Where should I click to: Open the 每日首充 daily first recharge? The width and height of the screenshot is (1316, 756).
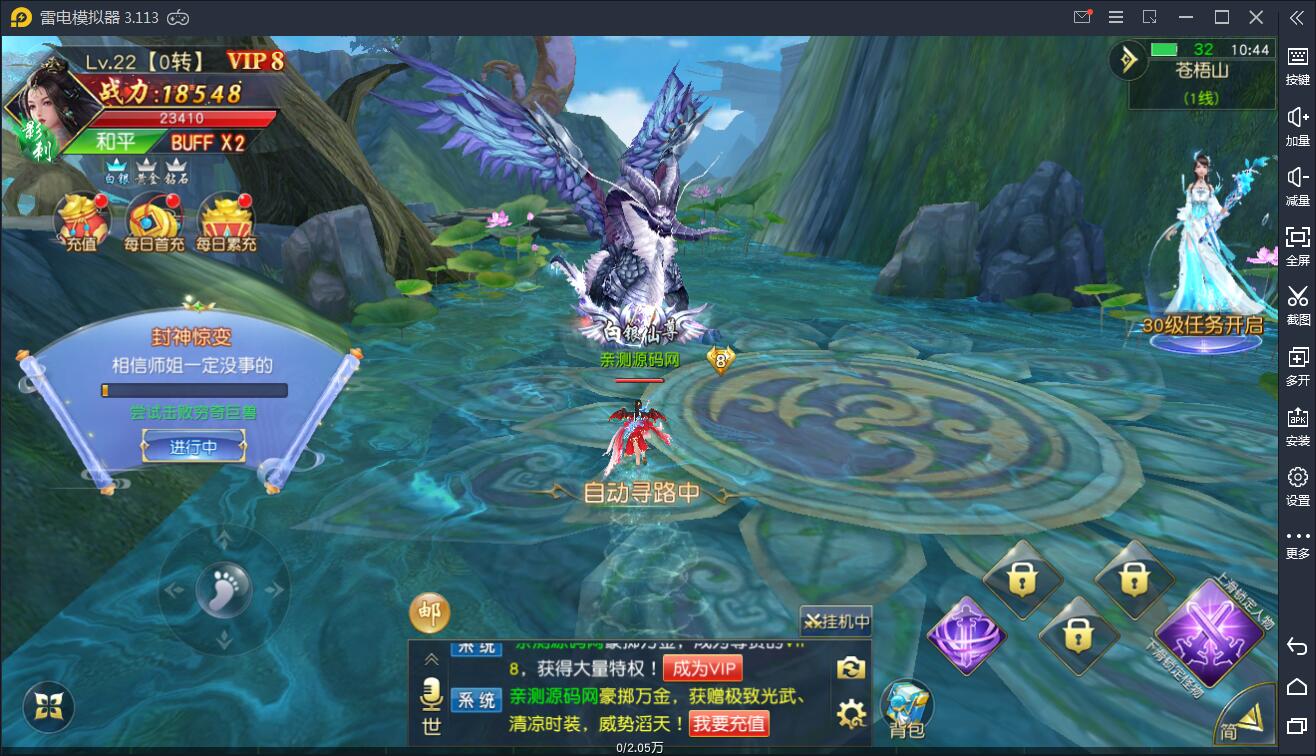pyautogui.click(x=154, y=221)
